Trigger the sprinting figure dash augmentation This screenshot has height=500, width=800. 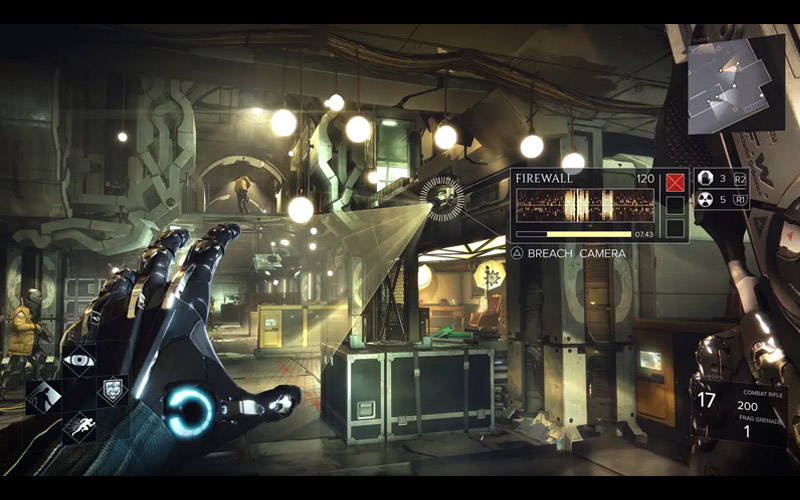78,427
